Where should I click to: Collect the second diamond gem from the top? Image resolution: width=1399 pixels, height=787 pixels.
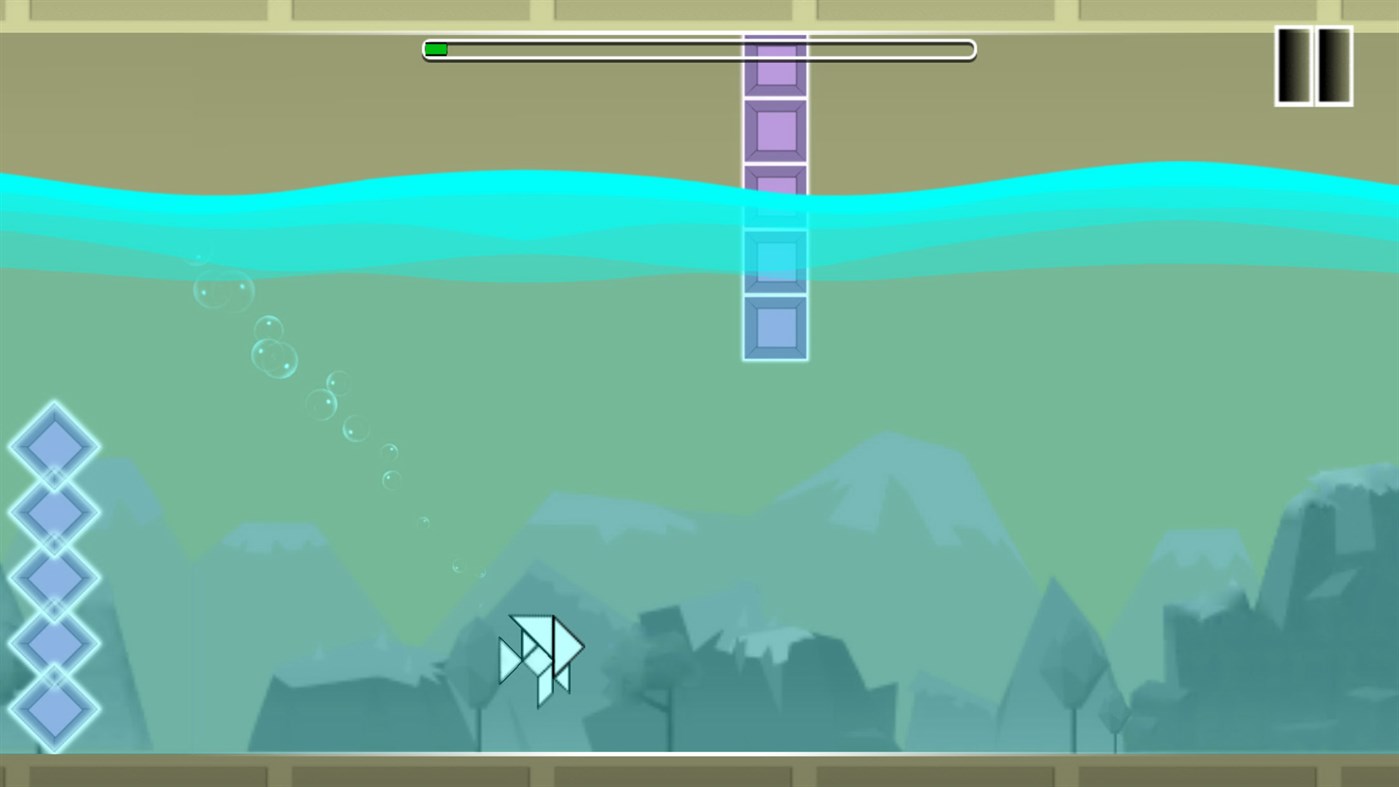pyautogui.click(x=54, y=510)
